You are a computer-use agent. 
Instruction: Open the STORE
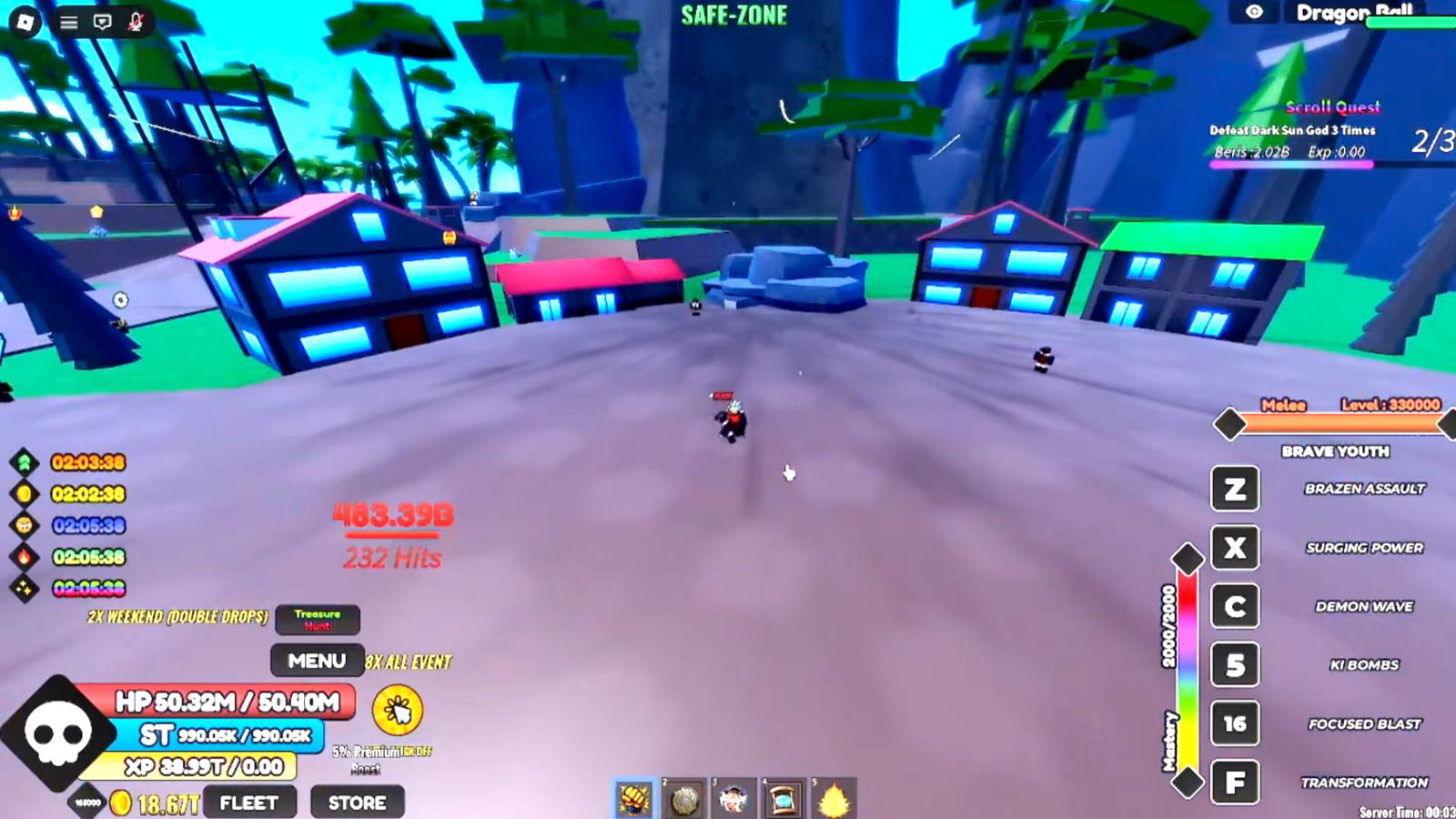pyautogui.click(x=357, y=803)
